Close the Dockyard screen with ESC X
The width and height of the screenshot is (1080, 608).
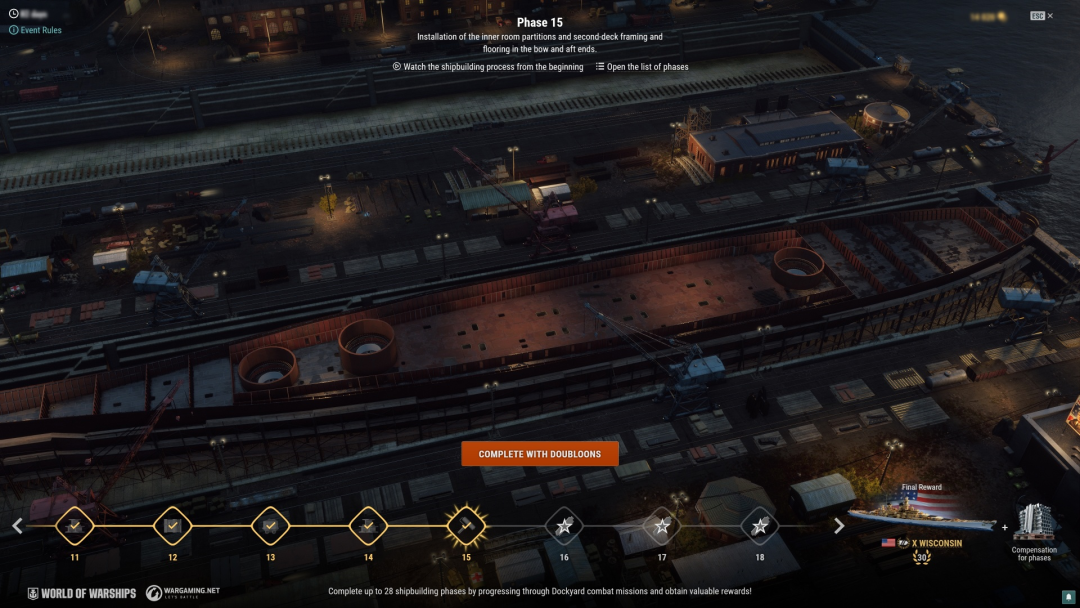pos(1041,16)
